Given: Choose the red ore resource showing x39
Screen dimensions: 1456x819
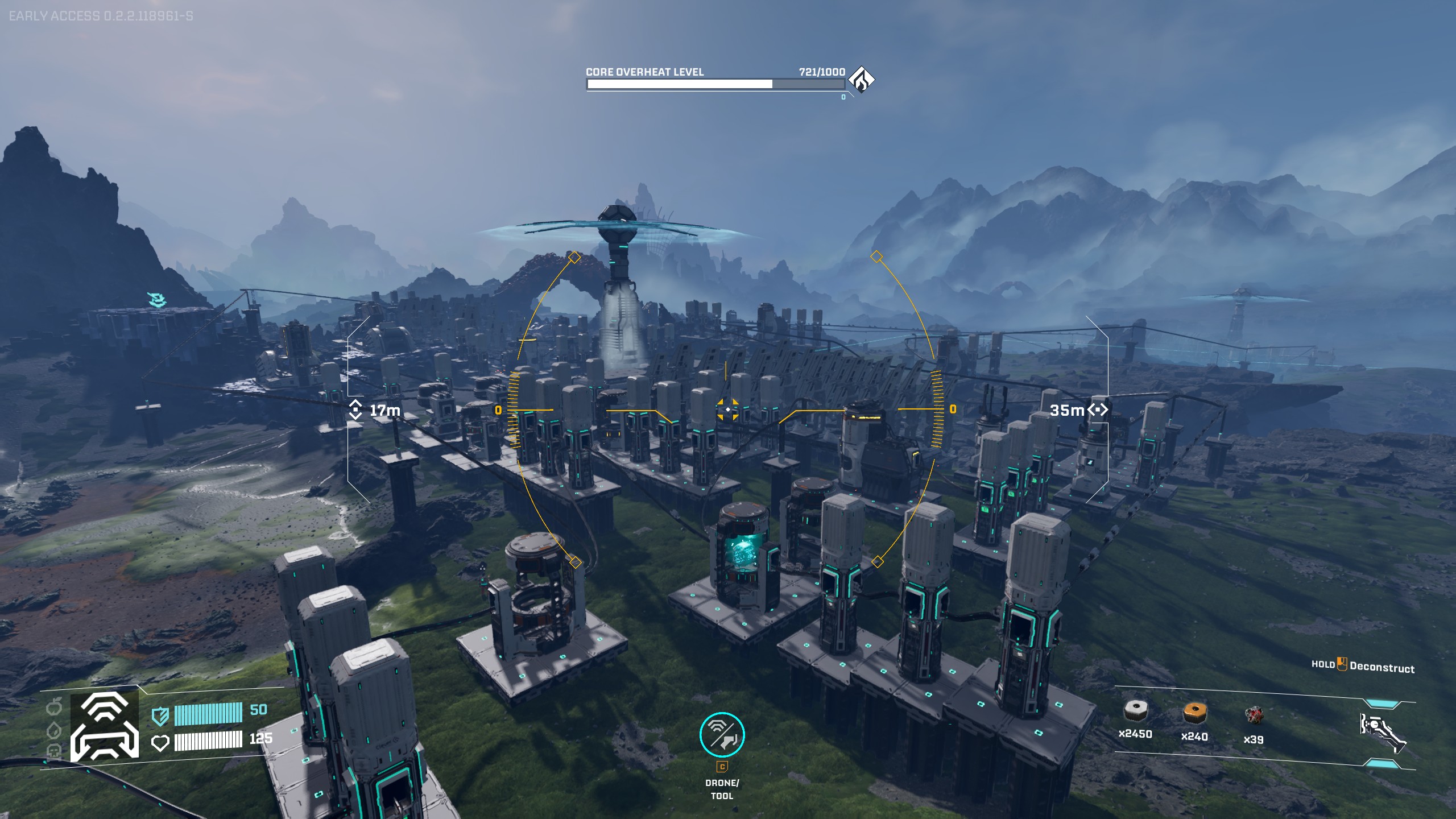Looking at the screenshot, I should point(1254,715).
